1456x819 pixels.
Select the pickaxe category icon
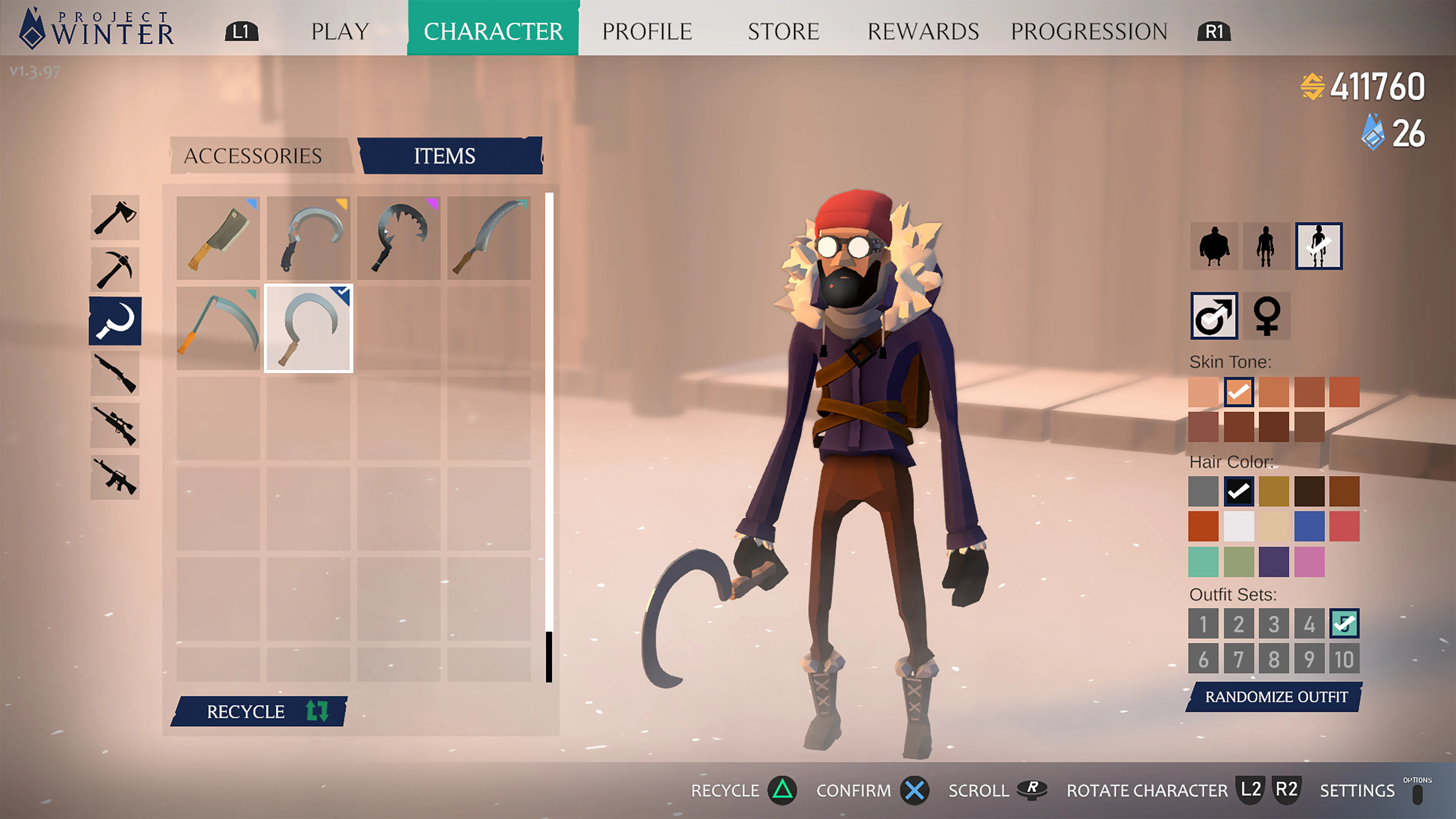pos(115,270)
